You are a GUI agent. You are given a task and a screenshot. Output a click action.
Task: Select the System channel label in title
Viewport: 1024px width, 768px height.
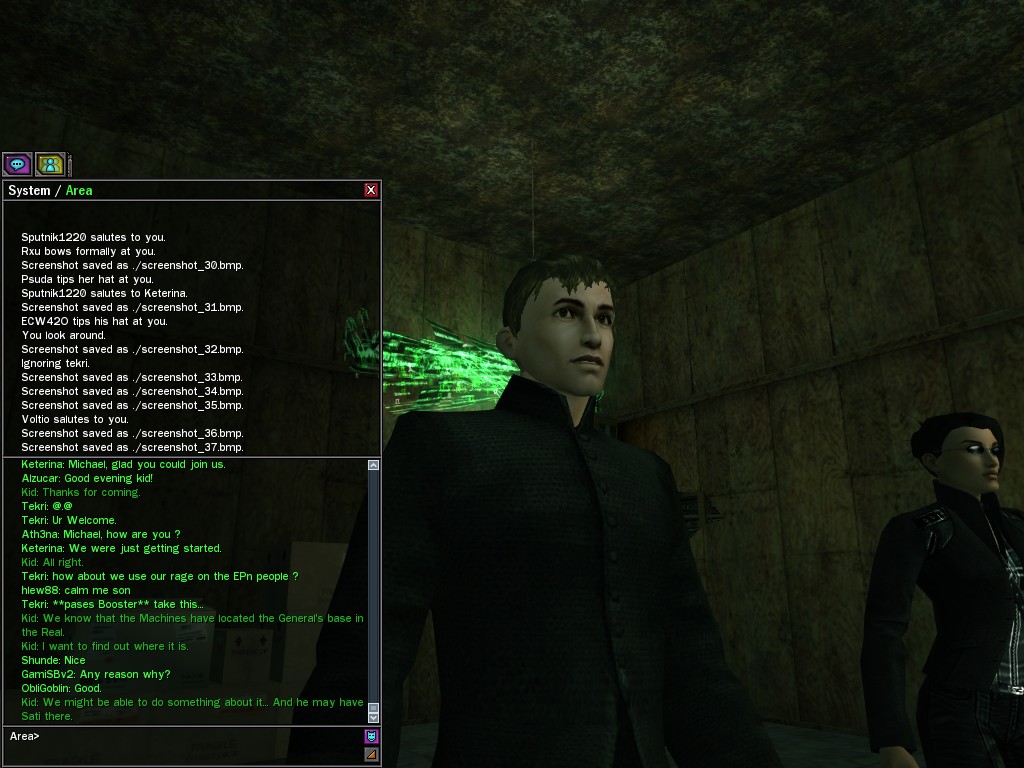coord(29,190)
